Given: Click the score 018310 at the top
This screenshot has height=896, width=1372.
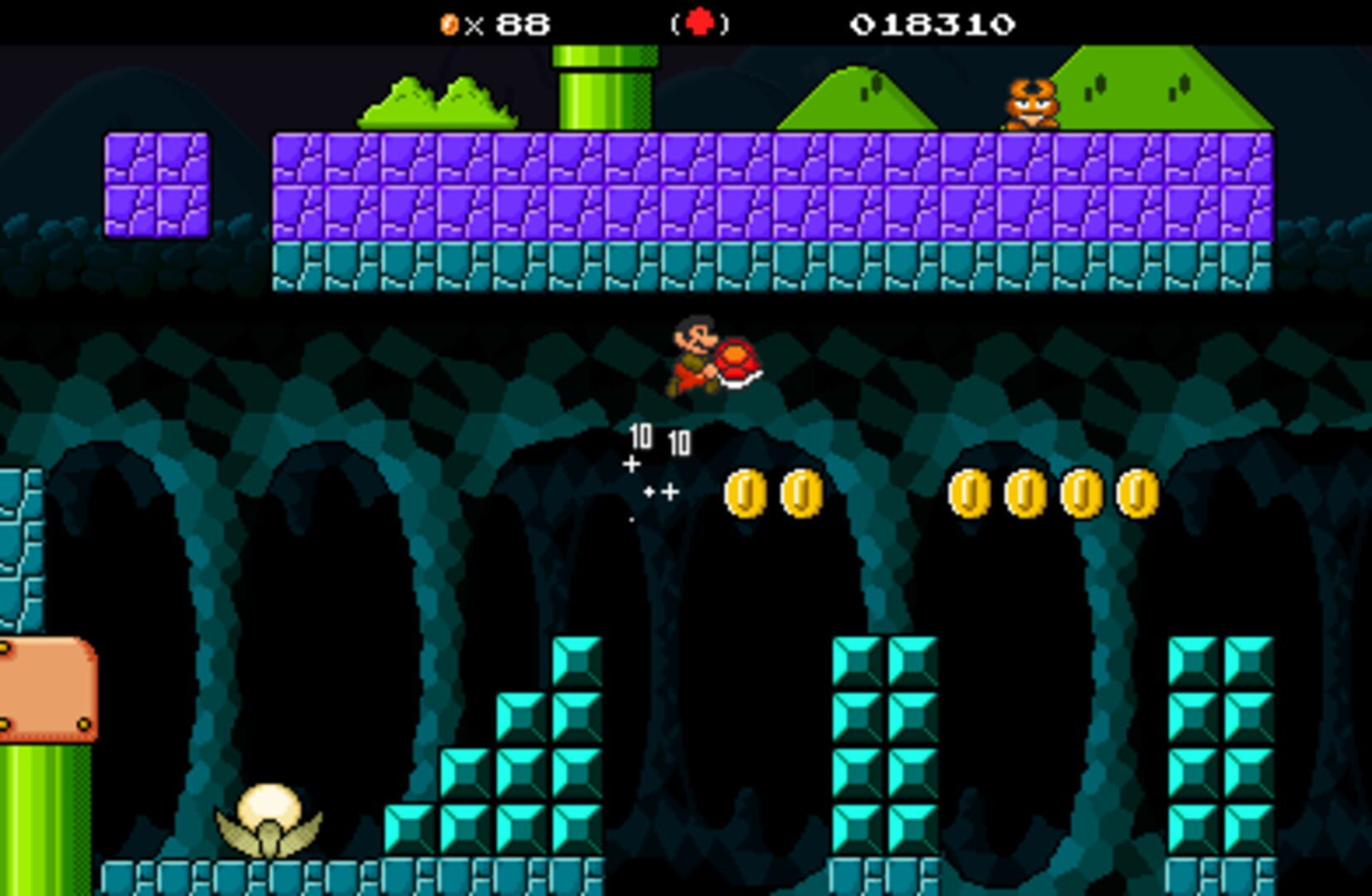Looking at the screenshot, I should (932, 24).
